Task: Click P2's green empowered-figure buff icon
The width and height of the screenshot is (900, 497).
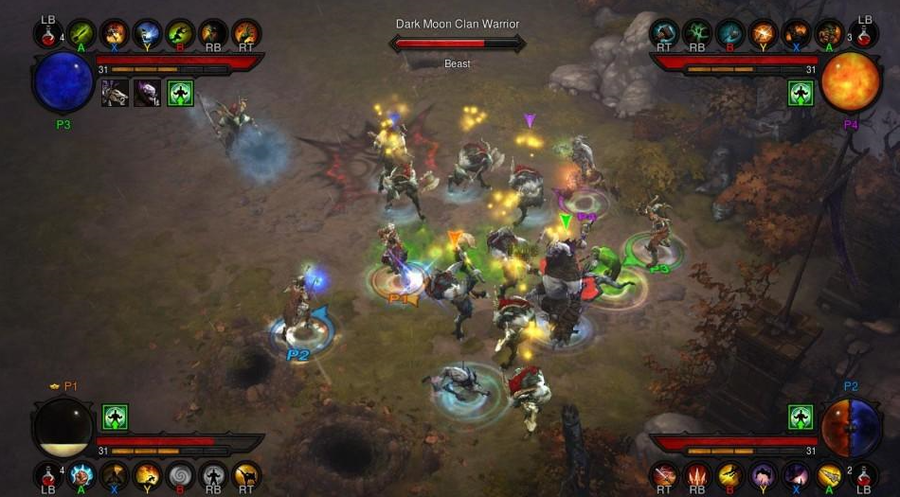Action: coord(801,417)
